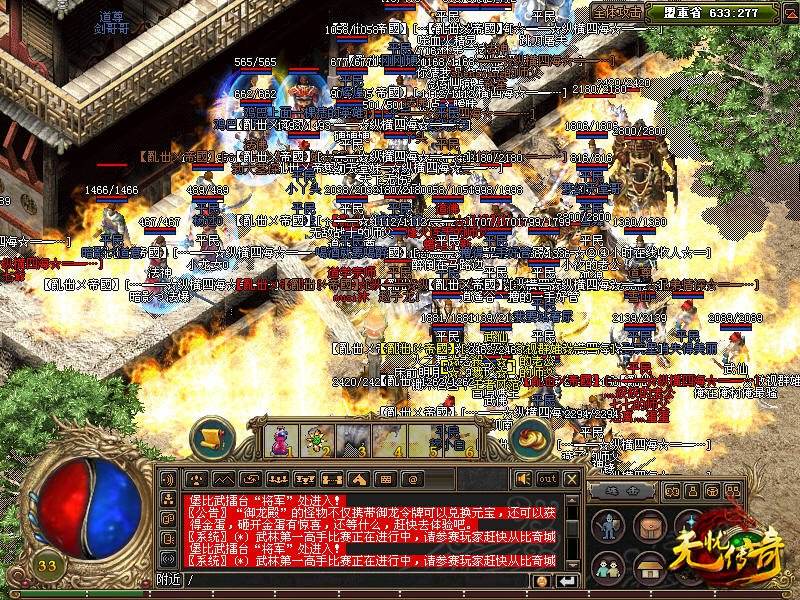Click the 'out' button on the chat bar
Viewport: 800px width, 600px height.
pyautogui.click(x=547, y=478)
